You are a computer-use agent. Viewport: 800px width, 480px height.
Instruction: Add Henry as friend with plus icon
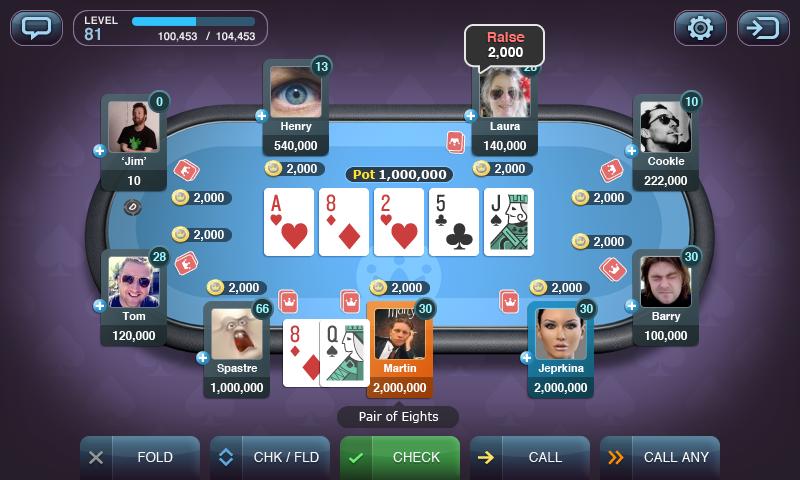(x=262, y=116)
